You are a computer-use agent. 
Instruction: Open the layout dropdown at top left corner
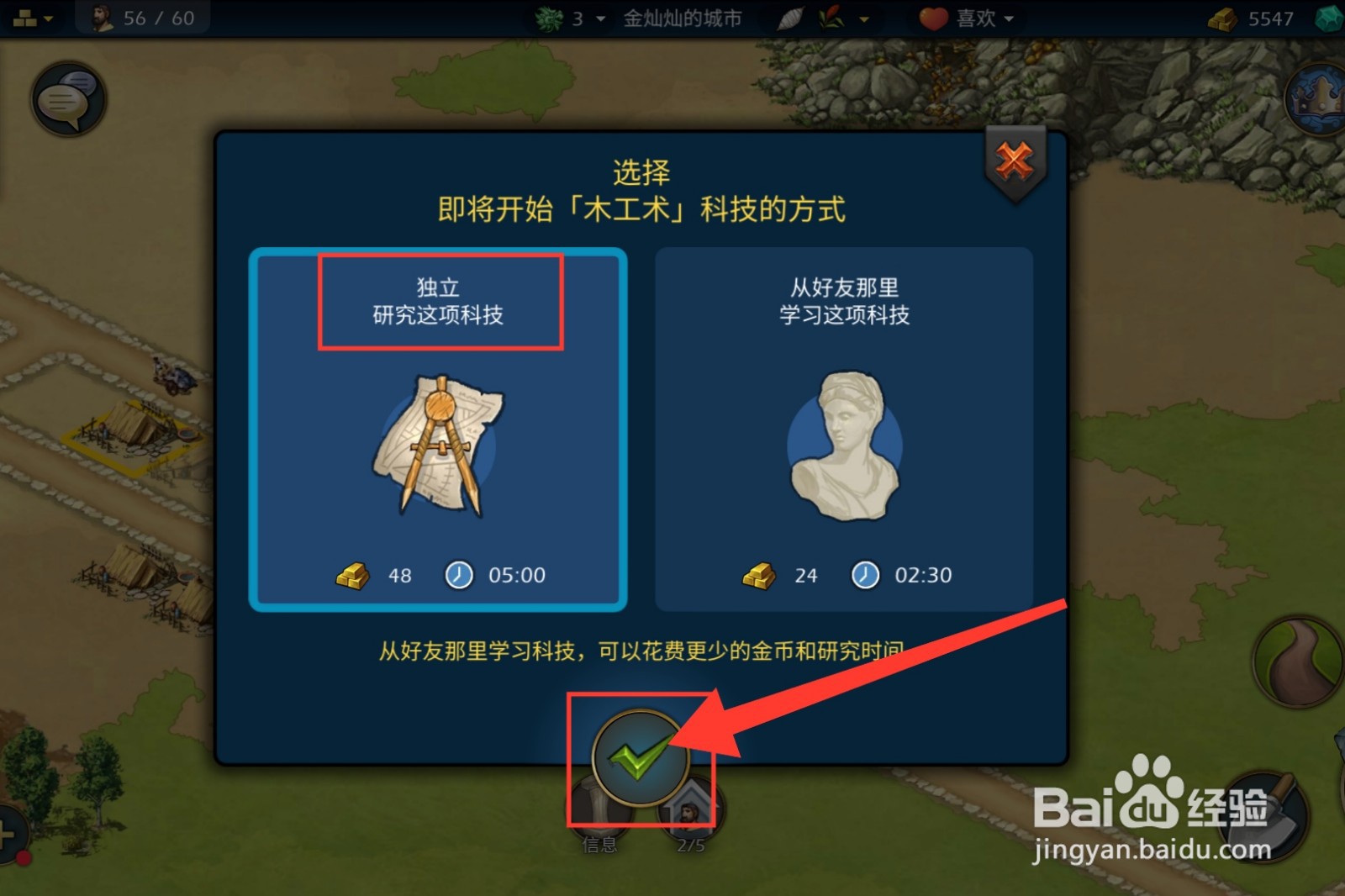pyautogui.click(x=32, y=16)
